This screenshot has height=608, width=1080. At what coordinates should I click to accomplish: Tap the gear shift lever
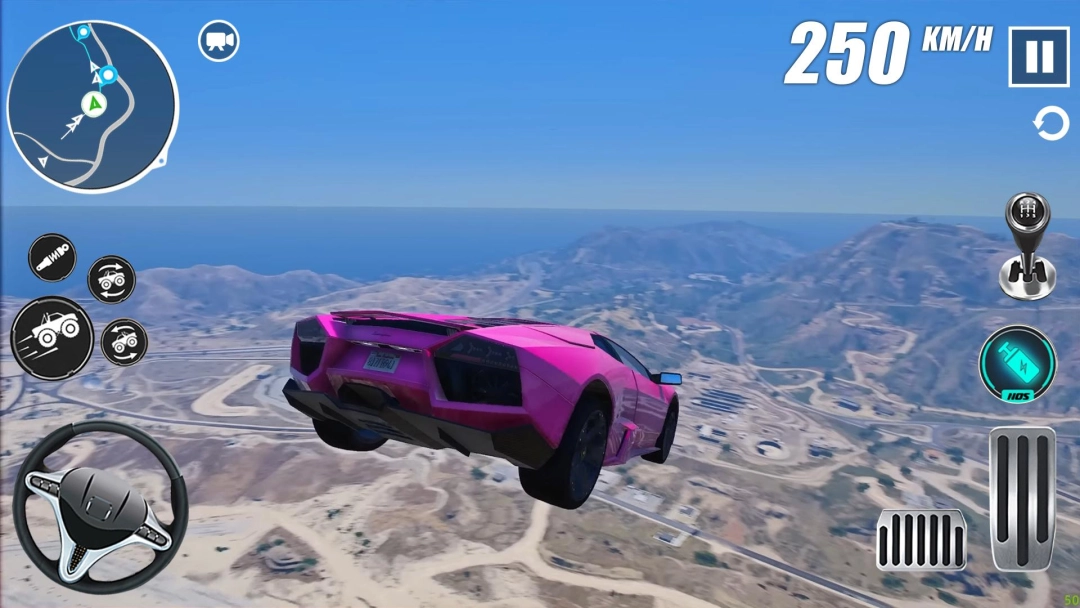[x=1028, y=246]
